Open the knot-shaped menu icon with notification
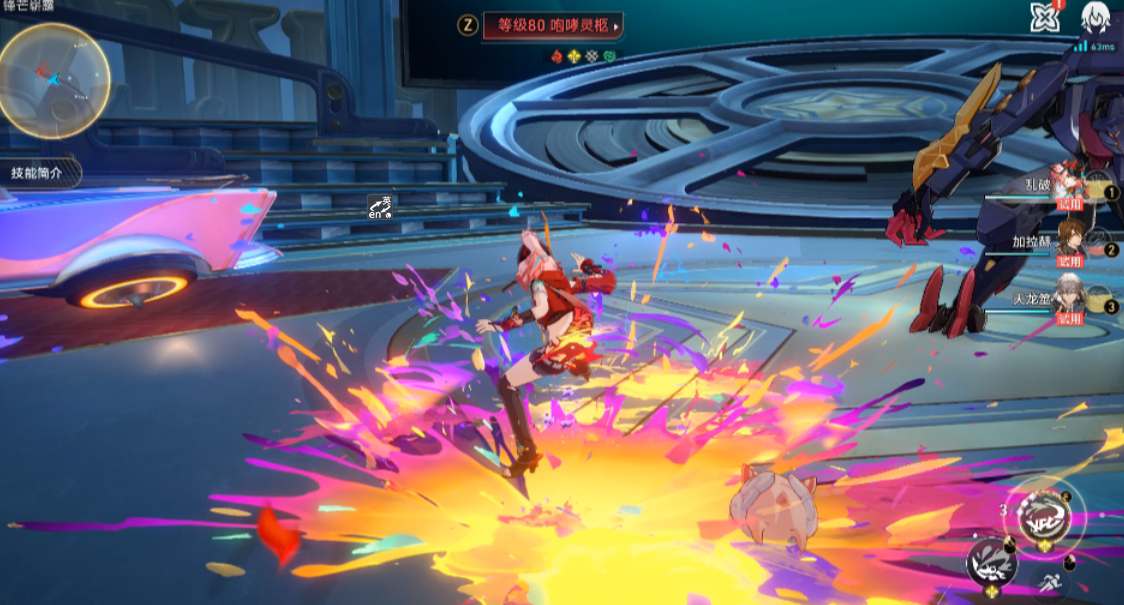The width and height of the screenshot is (1124, 605). tap(1045, 17)
